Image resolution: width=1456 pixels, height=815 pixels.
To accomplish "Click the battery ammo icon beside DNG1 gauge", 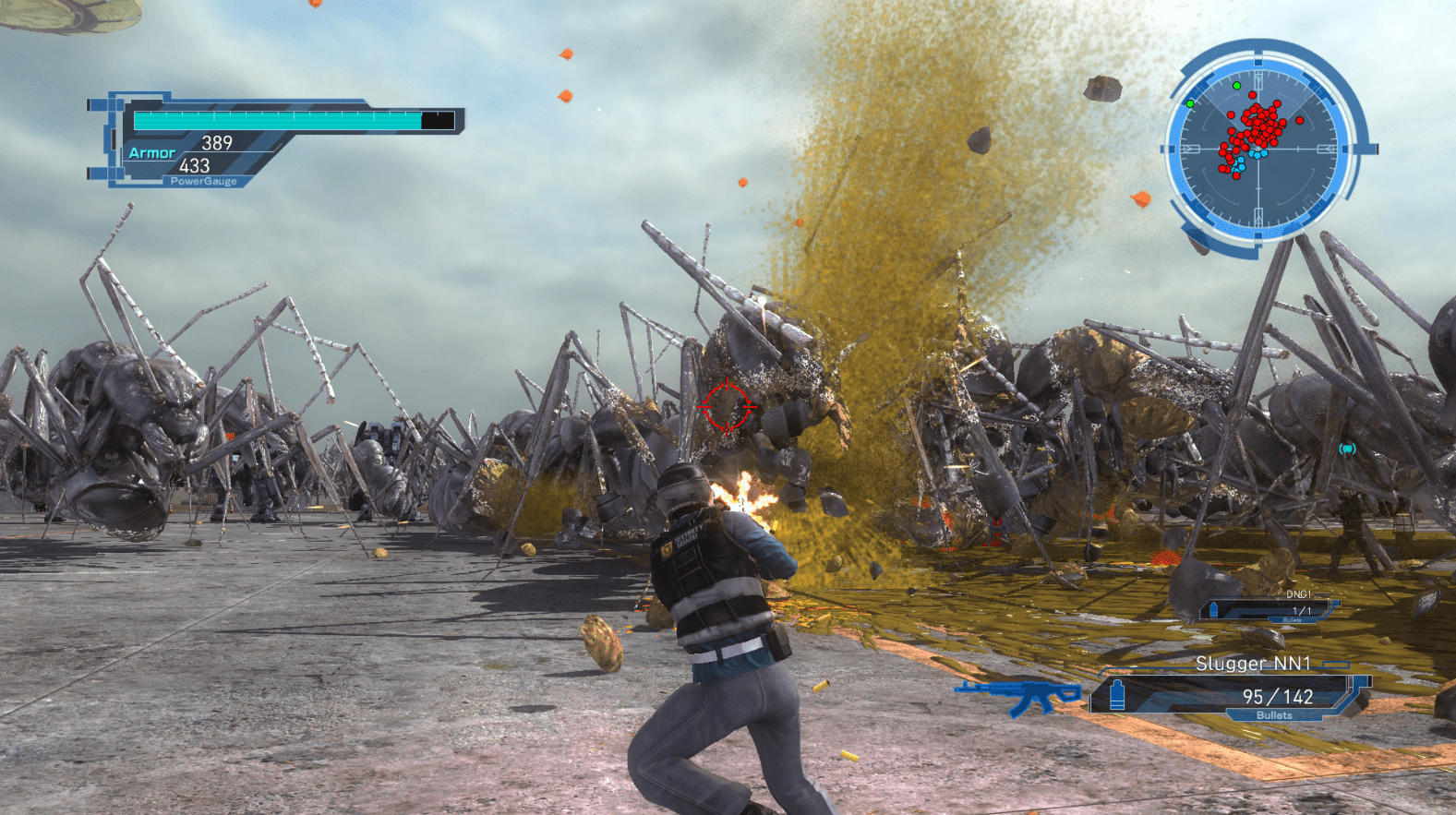I will 1214,608.
